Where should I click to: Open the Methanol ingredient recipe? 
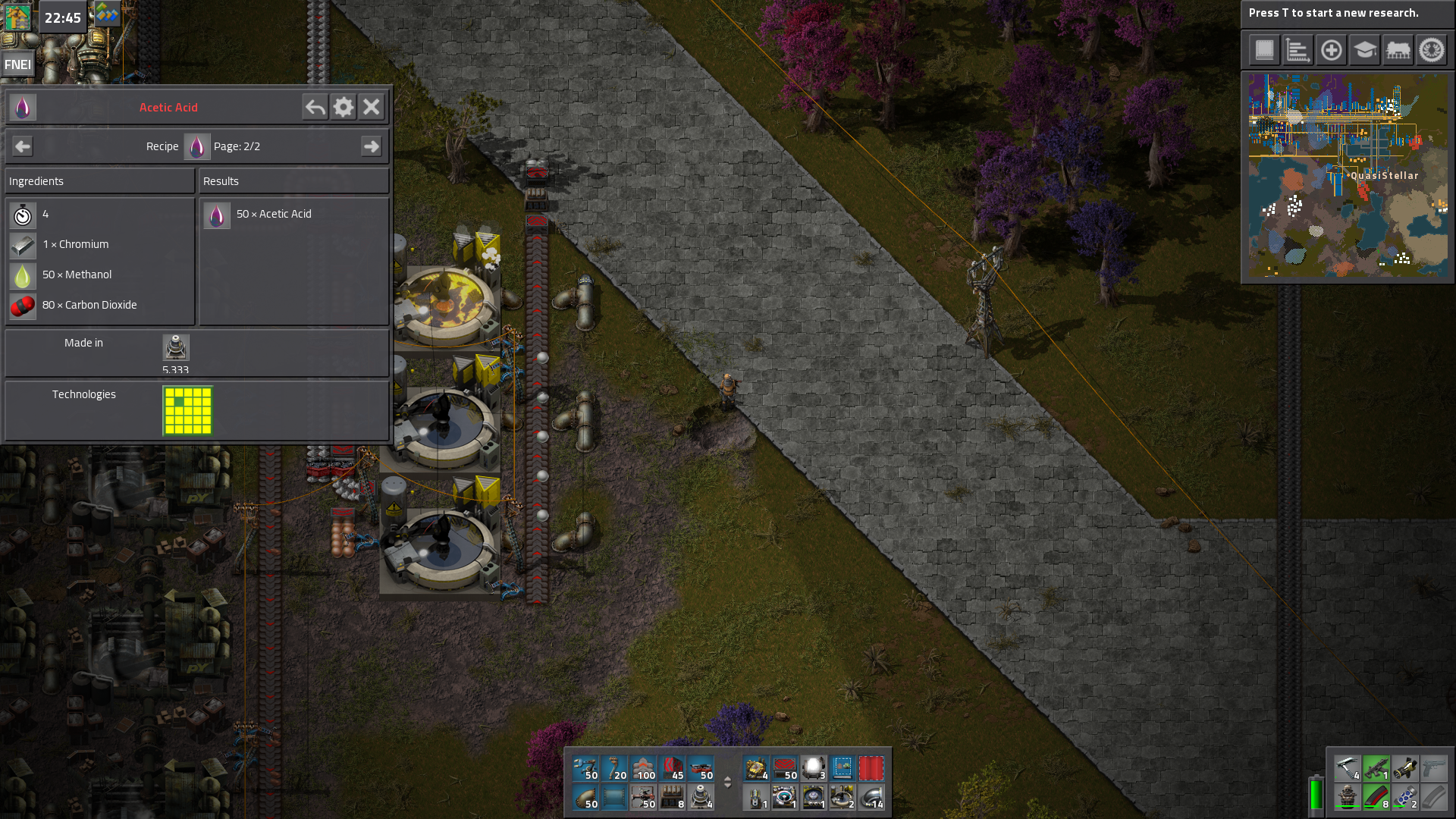click(x=23, y=275)
